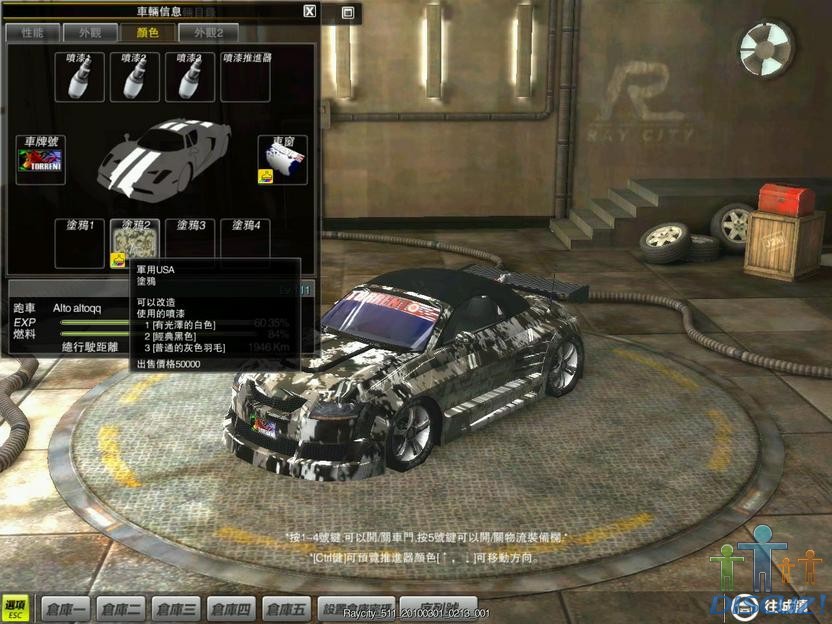The height and width of the screenshot is (624, 832).
Task: Select the 噴漆1 paint spray slot
Action: point(80,77)
